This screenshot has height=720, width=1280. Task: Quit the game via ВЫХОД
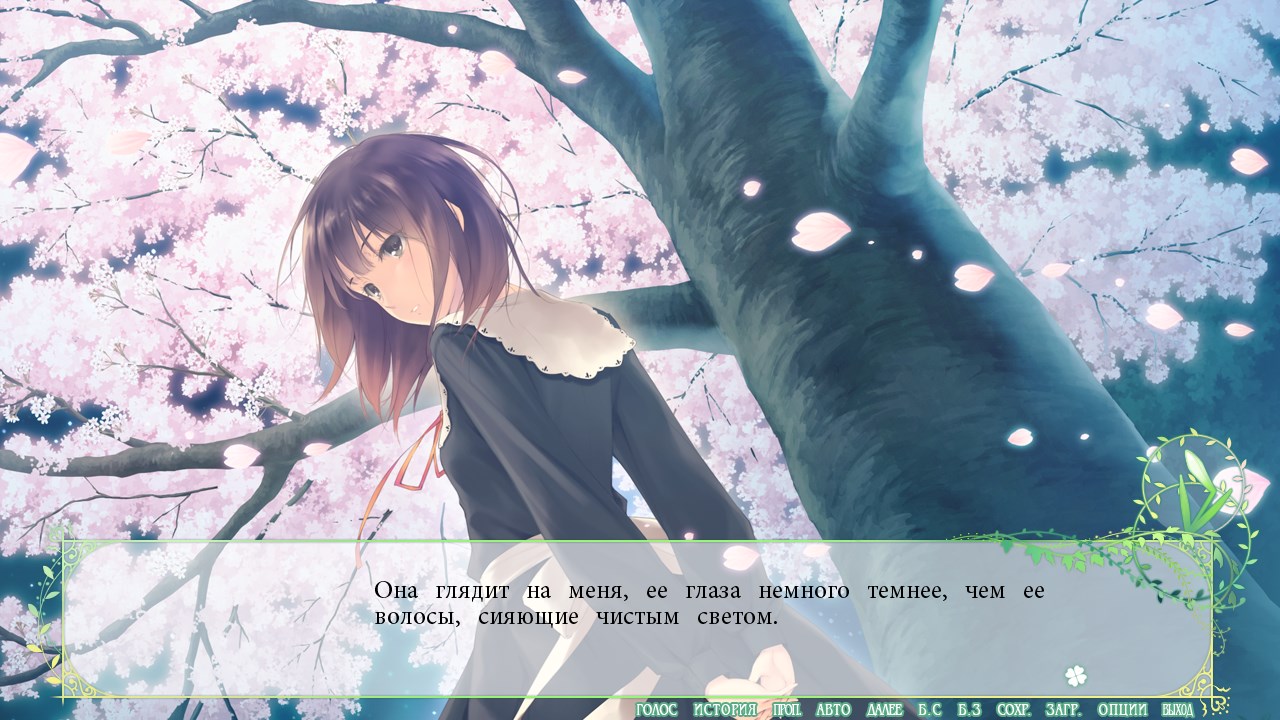pos(1177,710)
